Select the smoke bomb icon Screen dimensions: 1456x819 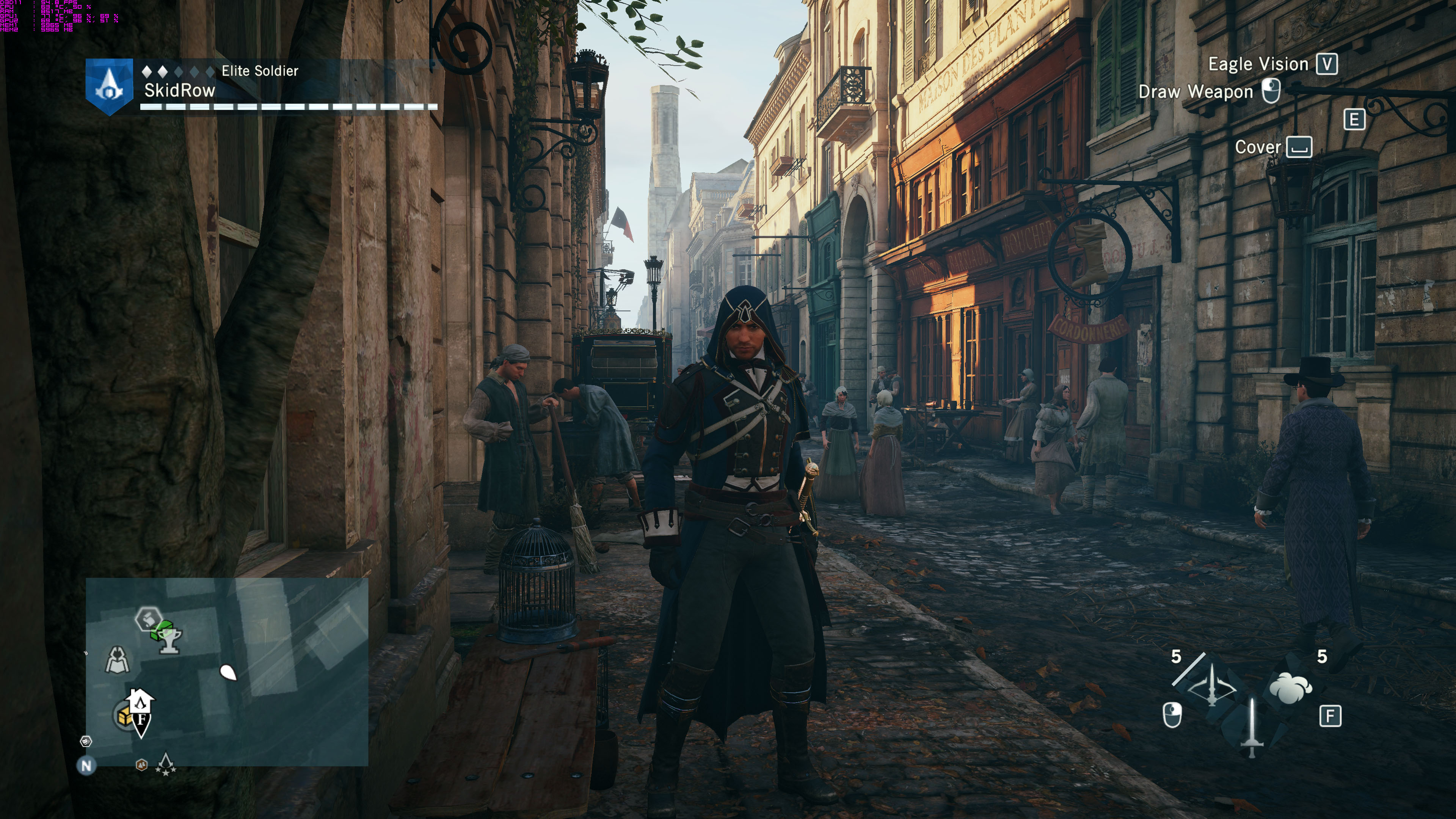(x=1290, y=687)
